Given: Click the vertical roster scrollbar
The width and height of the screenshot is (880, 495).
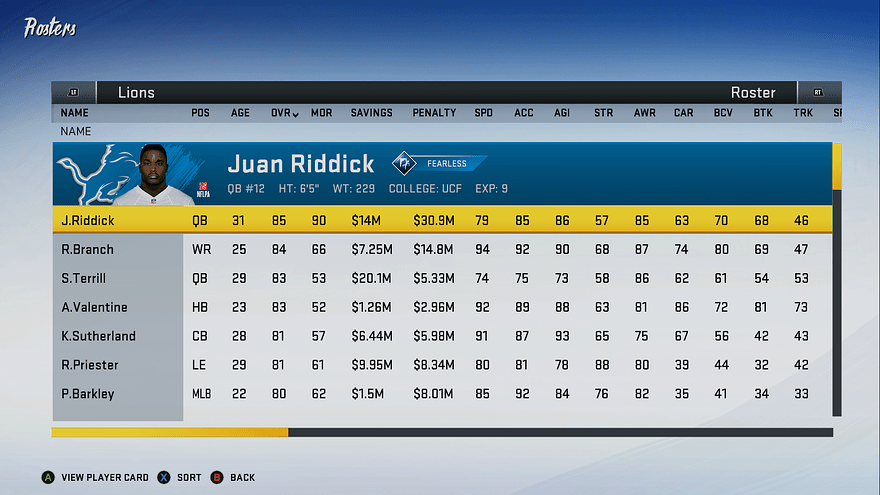Looking at the screenshot, I should click(837, 280).
